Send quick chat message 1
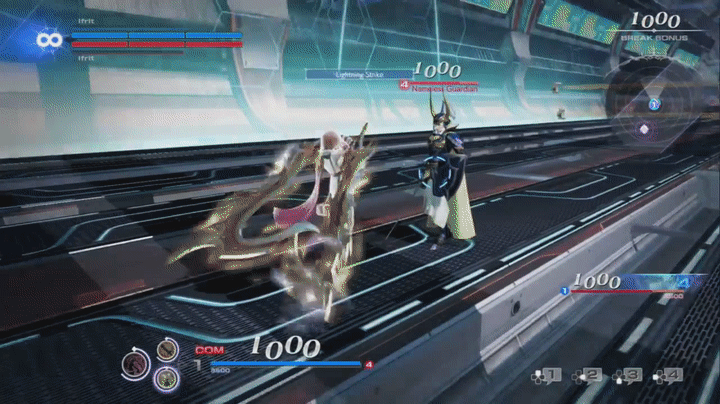The width and height of the screenshot is (720, 404). point(546,376)
